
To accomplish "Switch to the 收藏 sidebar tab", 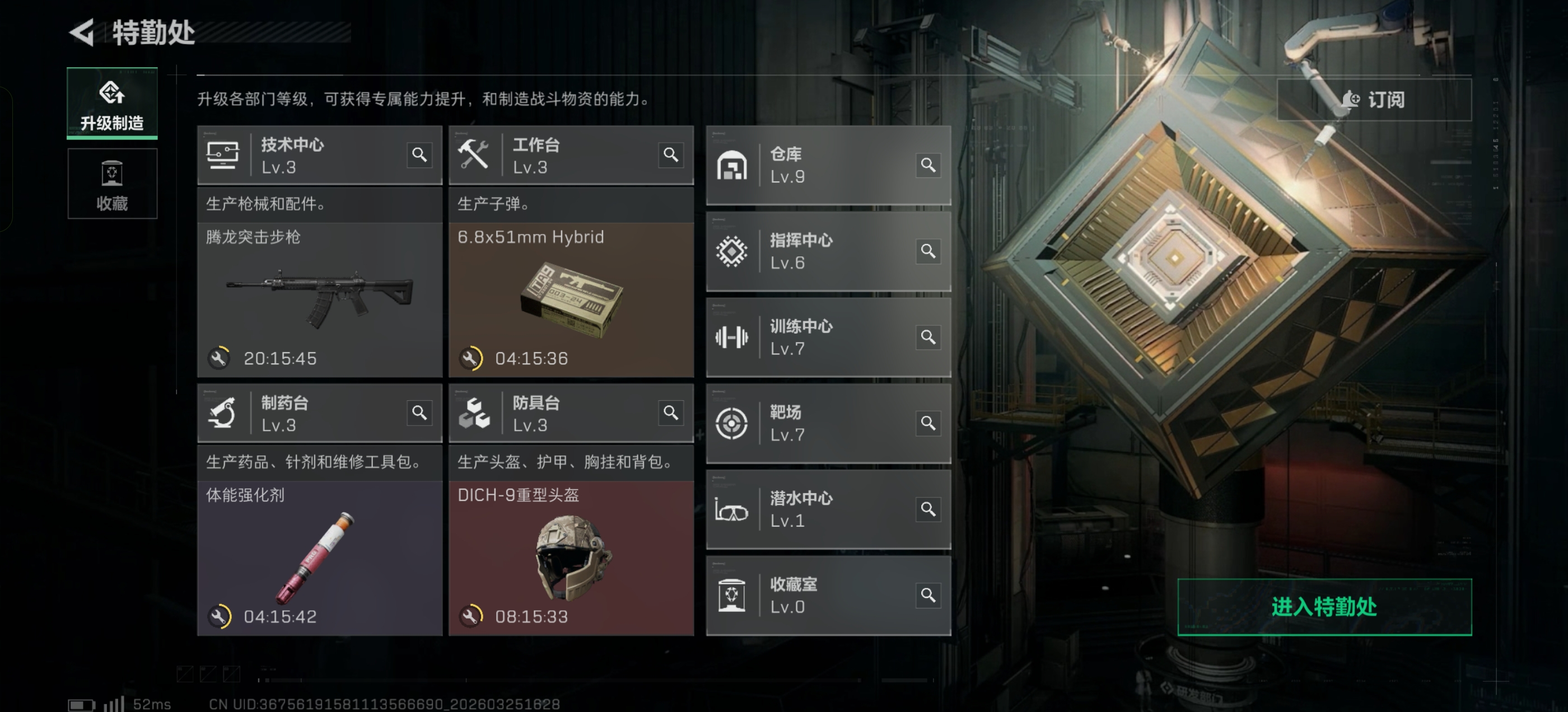I will coord(112,184).
